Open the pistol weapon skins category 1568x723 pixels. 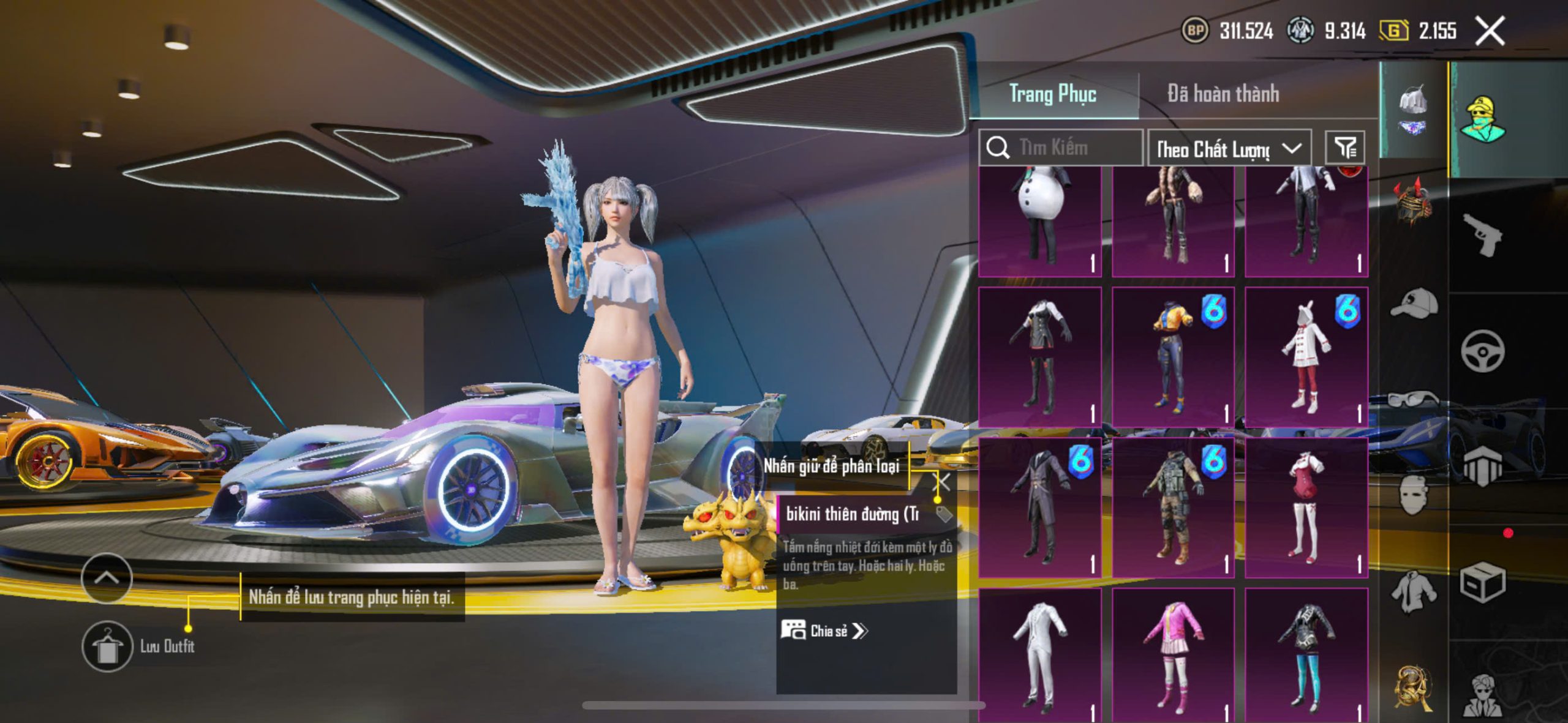1482,235
